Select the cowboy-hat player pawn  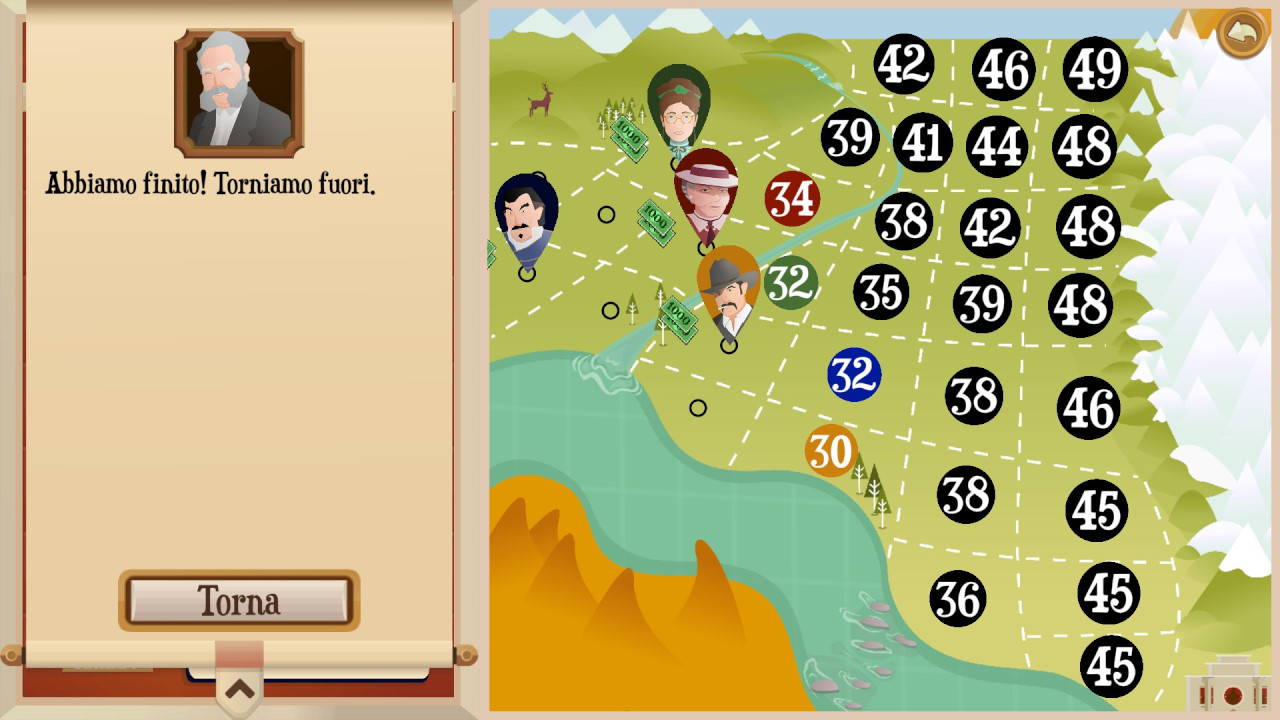pyautogui.click(x=729, y=290)
